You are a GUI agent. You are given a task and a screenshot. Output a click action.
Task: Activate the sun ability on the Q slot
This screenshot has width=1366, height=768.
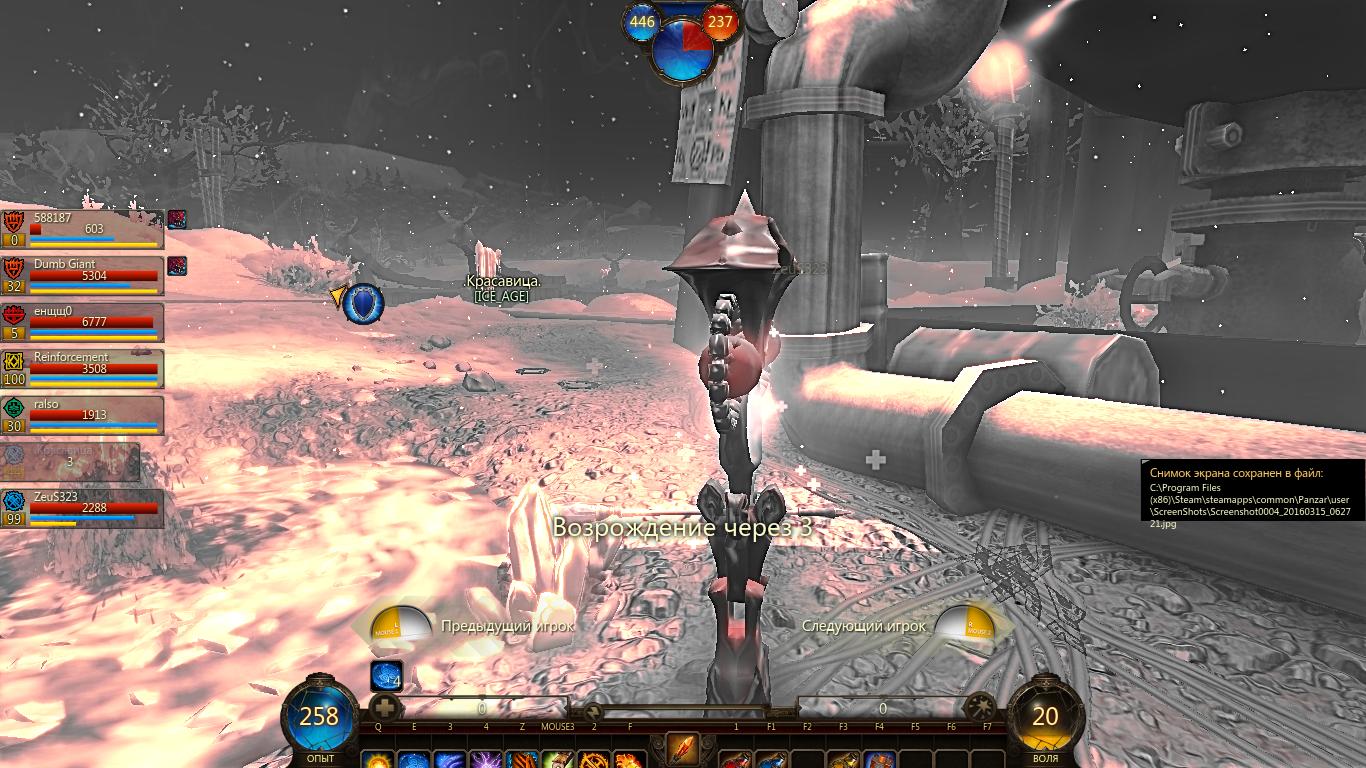click(378, 760)
